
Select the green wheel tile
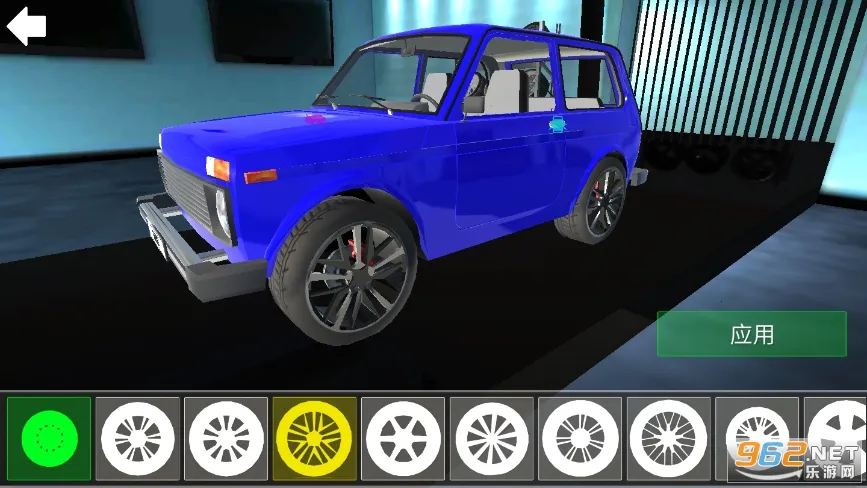tap(49, 438)
